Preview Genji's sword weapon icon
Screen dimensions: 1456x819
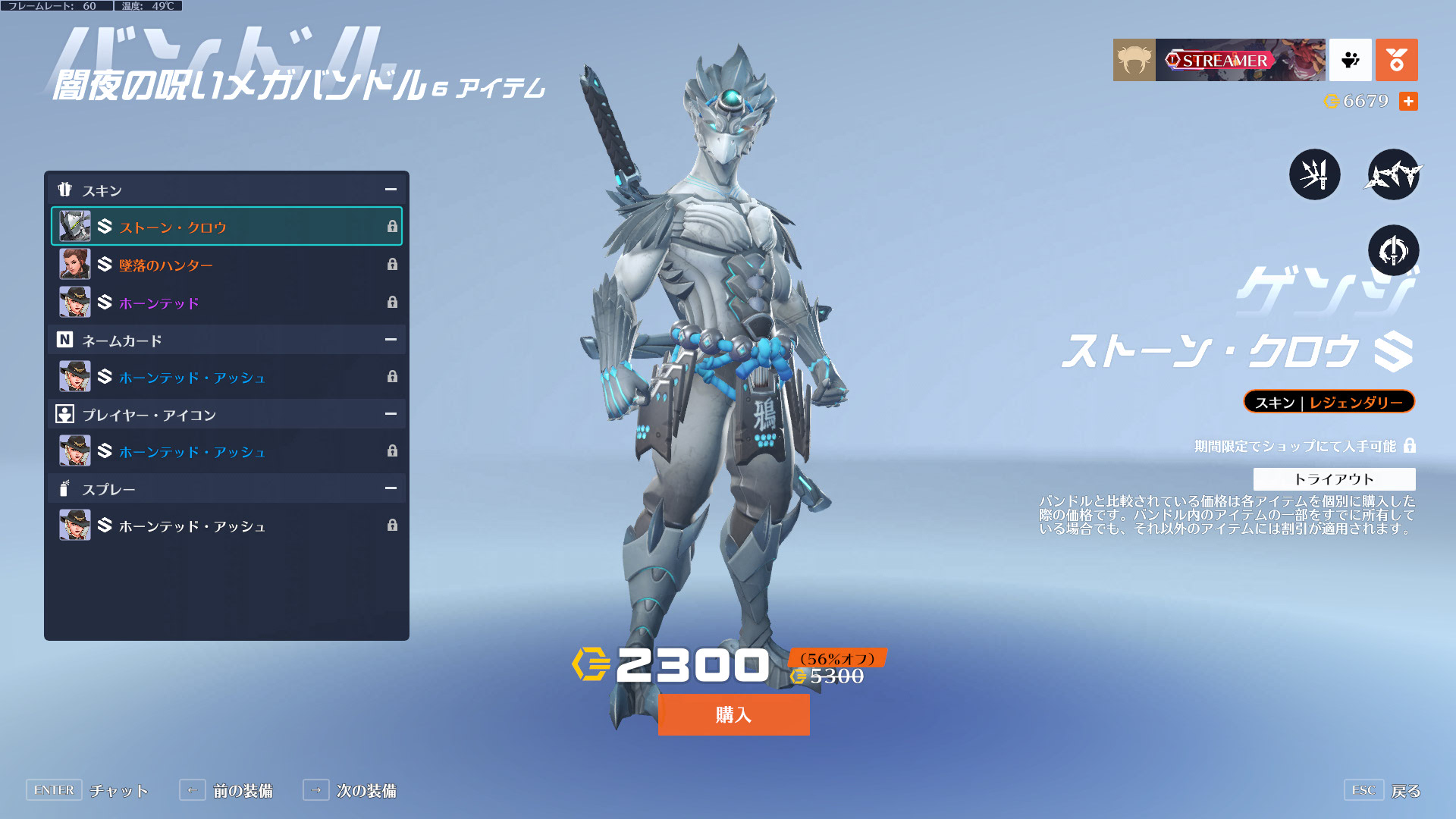(1314, 174)
